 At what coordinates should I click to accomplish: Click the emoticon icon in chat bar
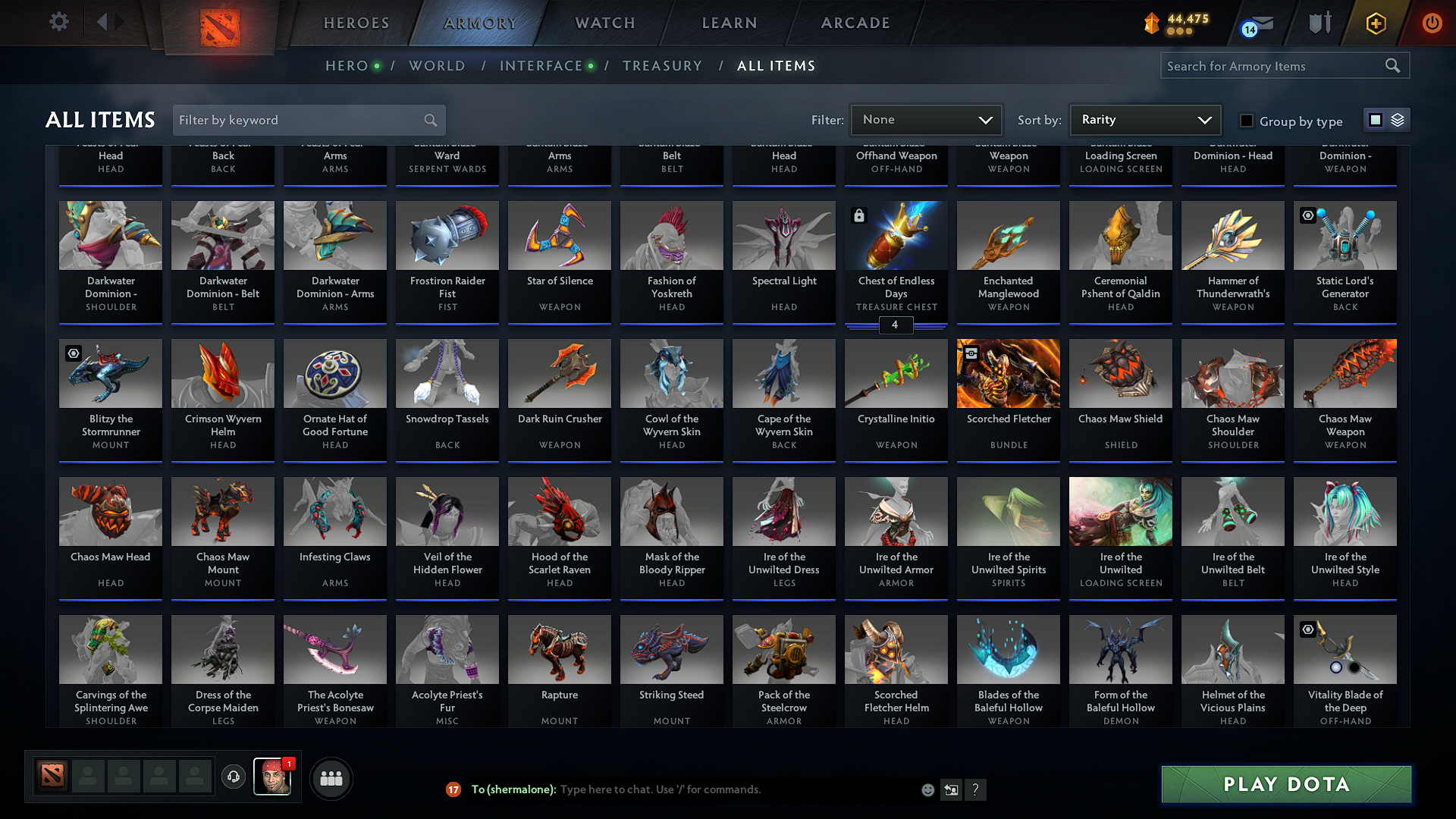coord(927,789)
